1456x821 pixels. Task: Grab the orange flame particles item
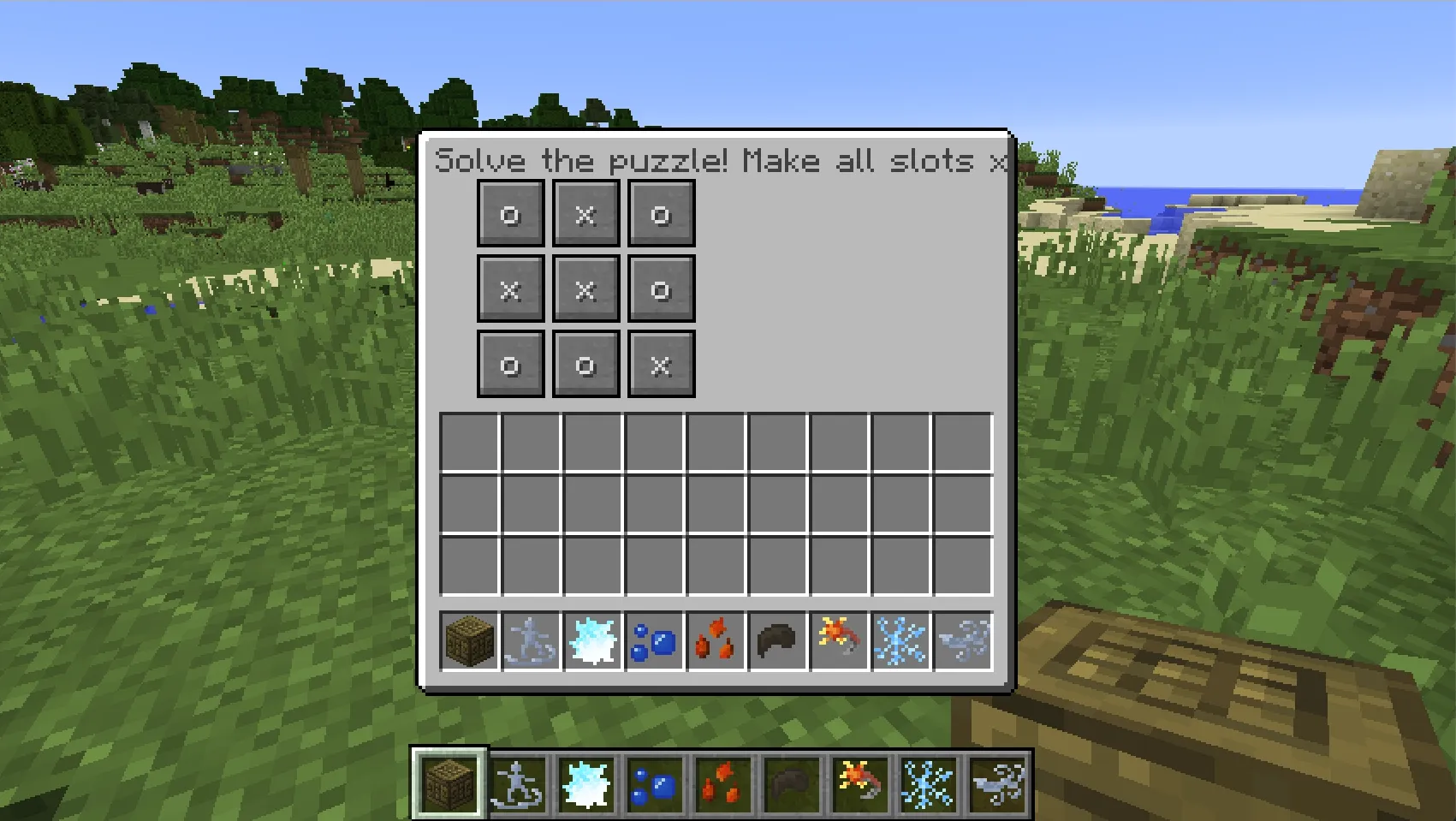click(716, 640)
